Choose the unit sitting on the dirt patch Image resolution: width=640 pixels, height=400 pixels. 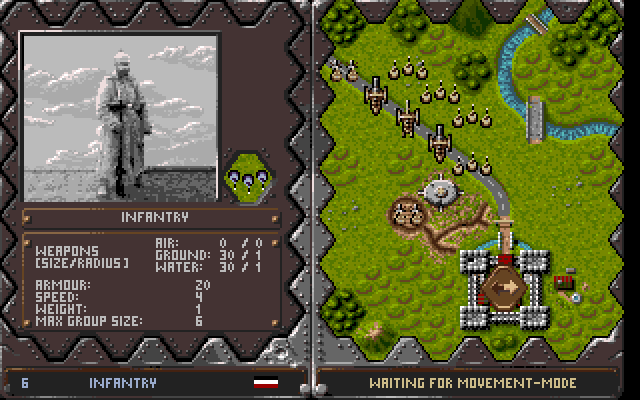click(x=406, y=211)
